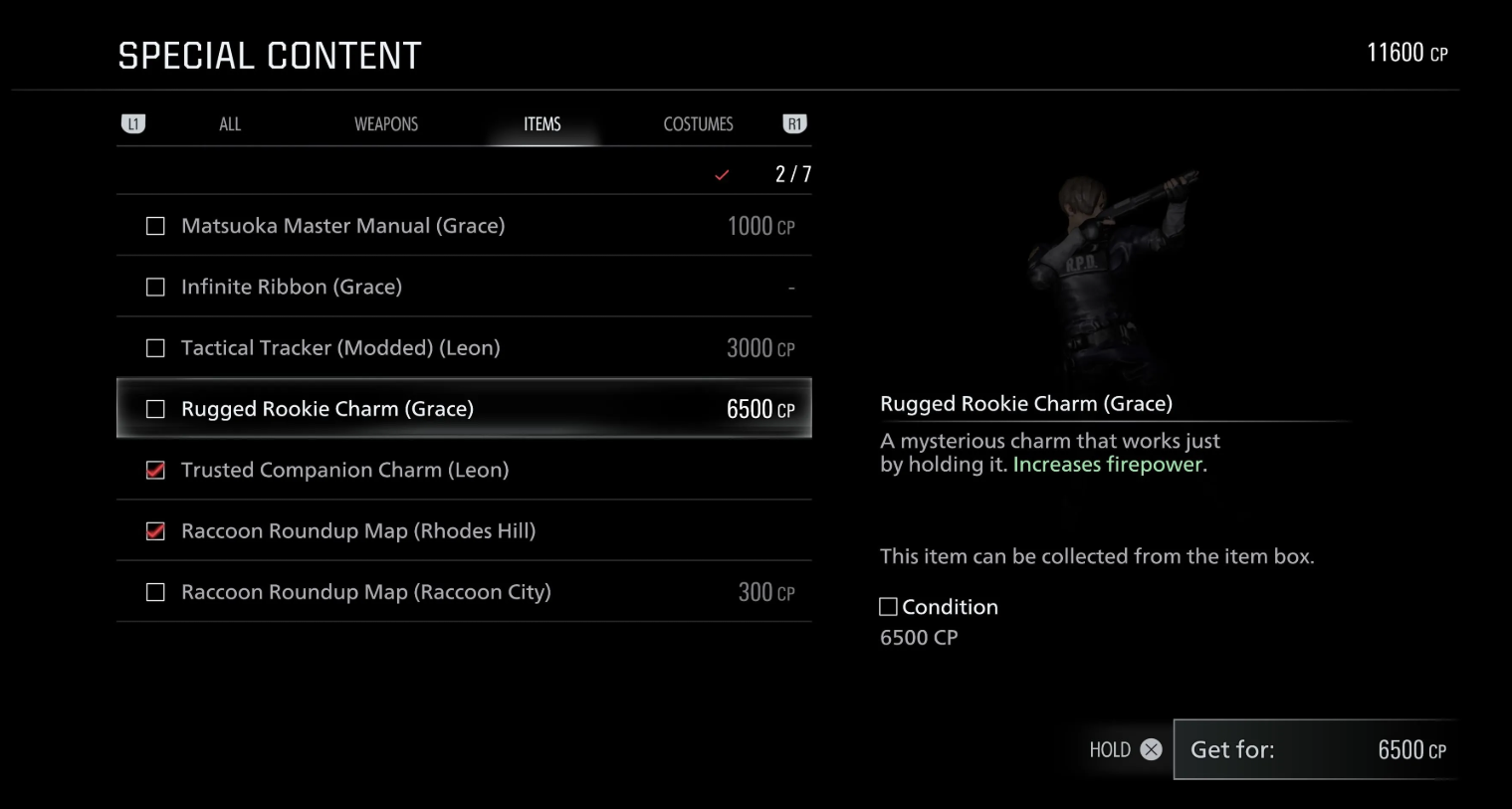This screenshot has height=809, width=1512.
Task: Select Raccoon Roundup Map (Raccoon City)
Action: pos(464,592)
